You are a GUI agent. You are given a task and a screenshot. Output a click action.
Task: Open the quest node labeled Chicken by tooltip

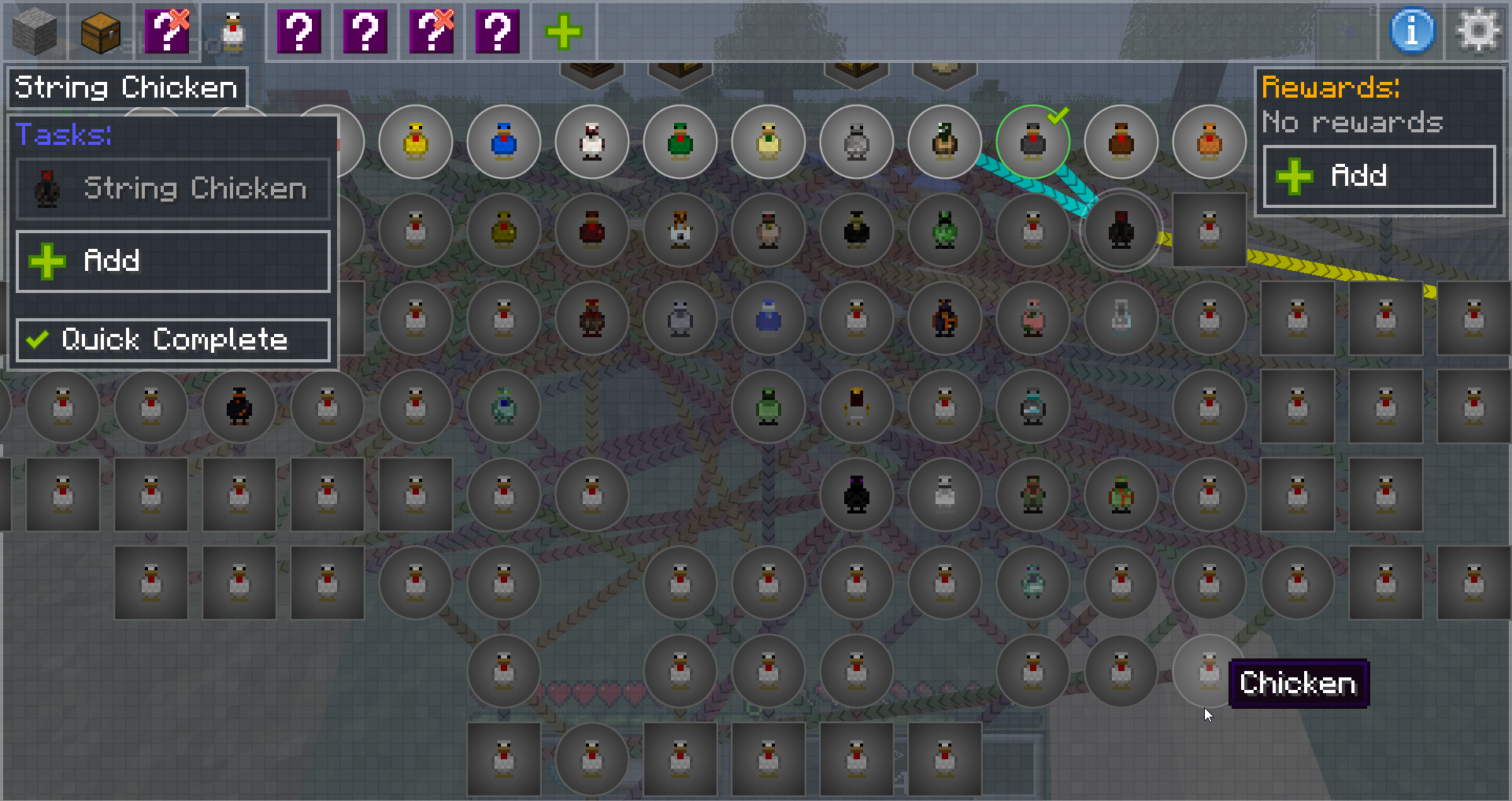(x=1208, y=671)
